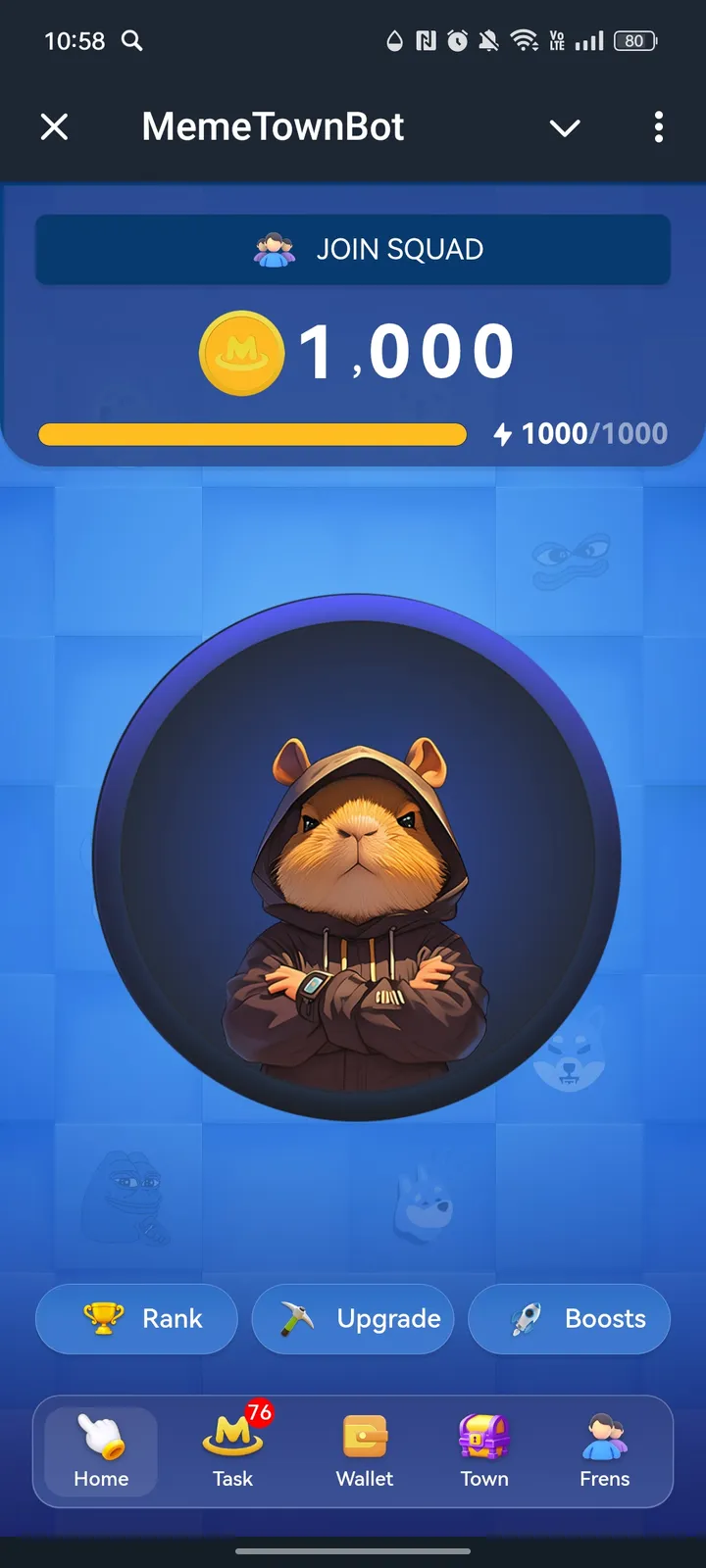Open the Rank leaderboard
This screenshot has height=1568, width=706.
(136, 1319)
